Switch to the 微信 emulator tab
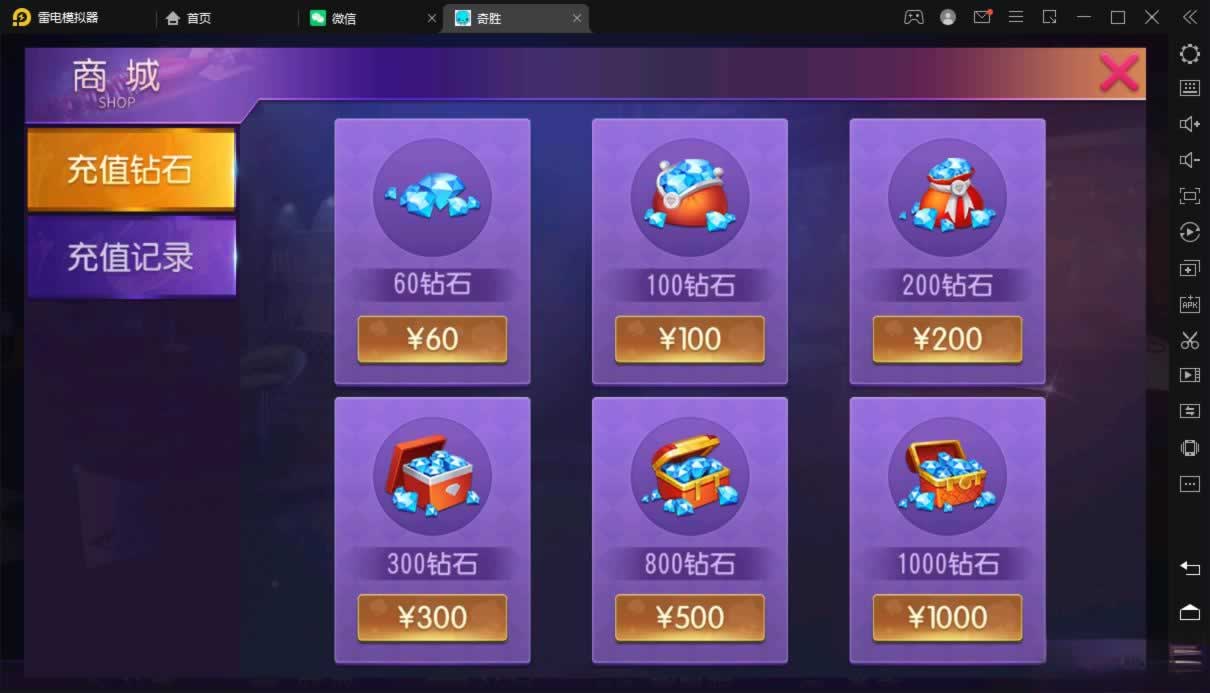Viewport: 1210px width, 693px height. [343, 18]
